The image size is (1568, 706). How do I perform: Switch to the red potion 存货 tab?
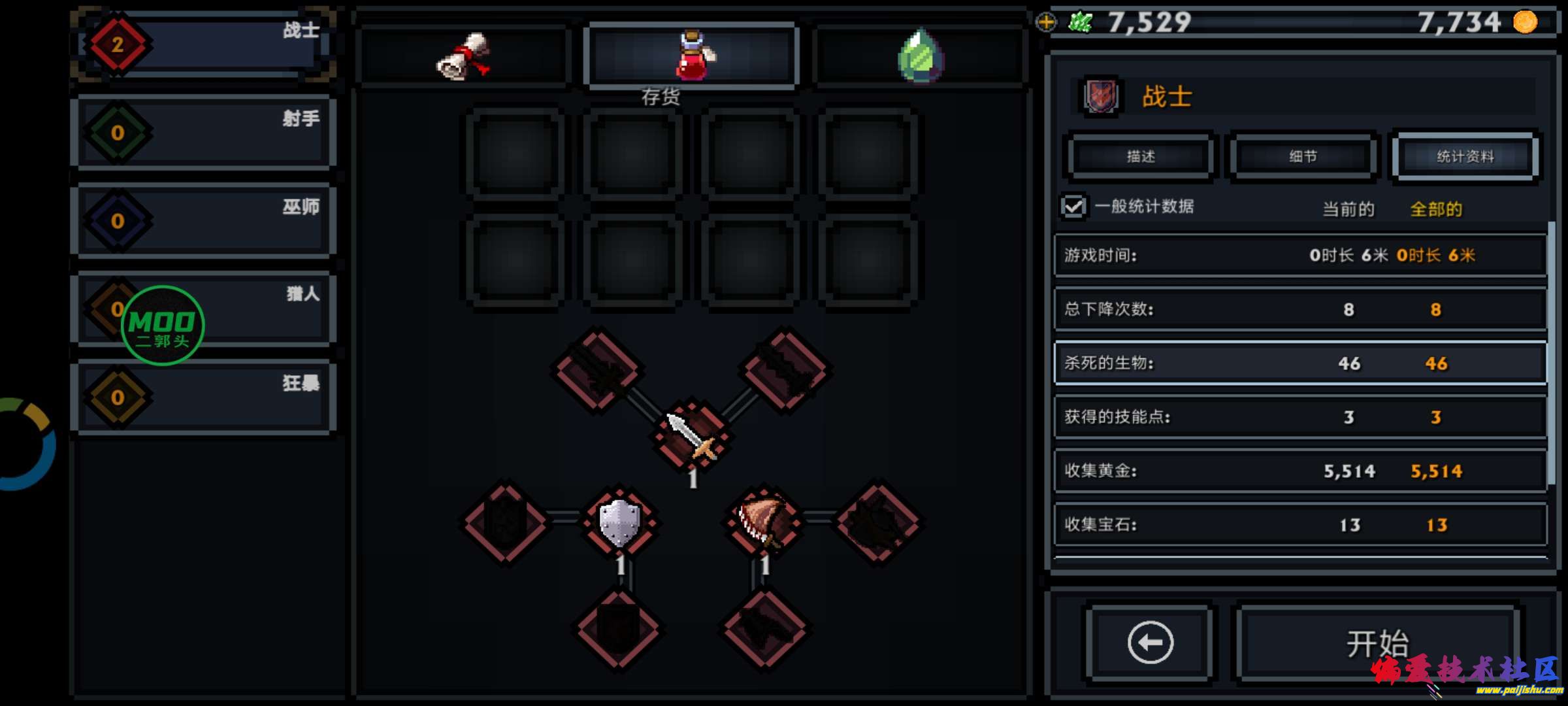pos(692,56)
